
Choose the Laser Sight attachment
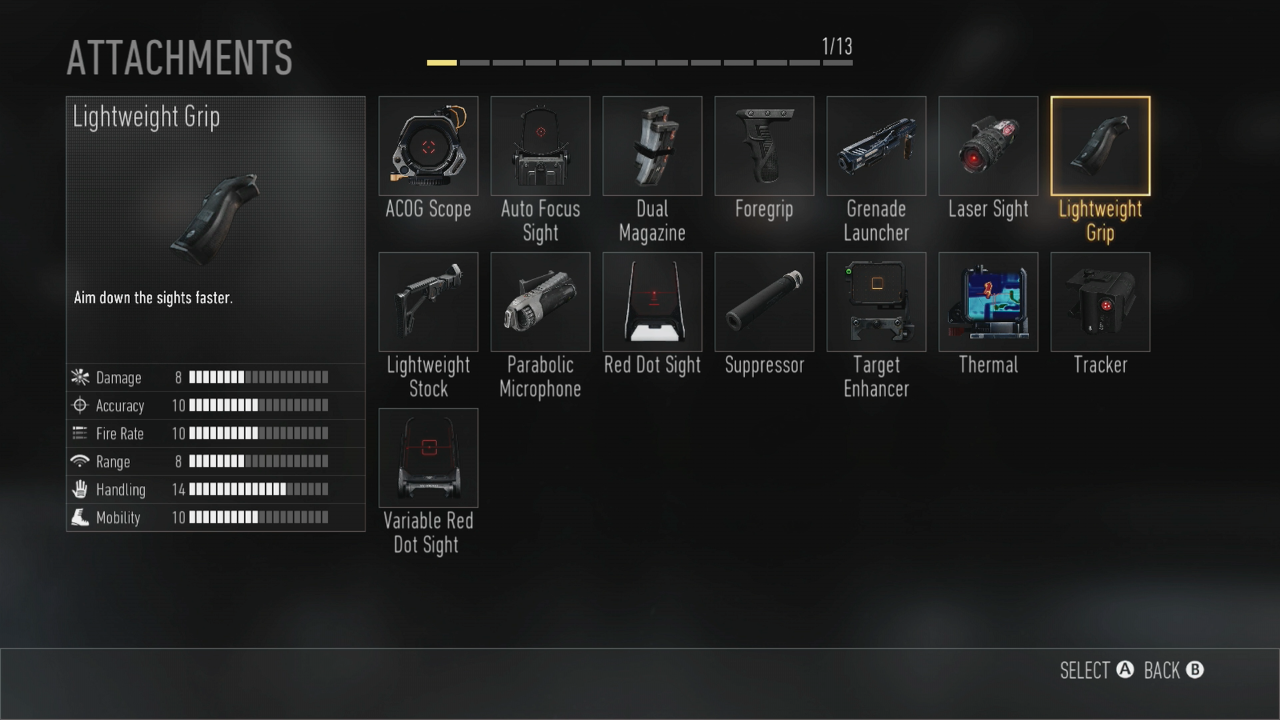(988, 146)
